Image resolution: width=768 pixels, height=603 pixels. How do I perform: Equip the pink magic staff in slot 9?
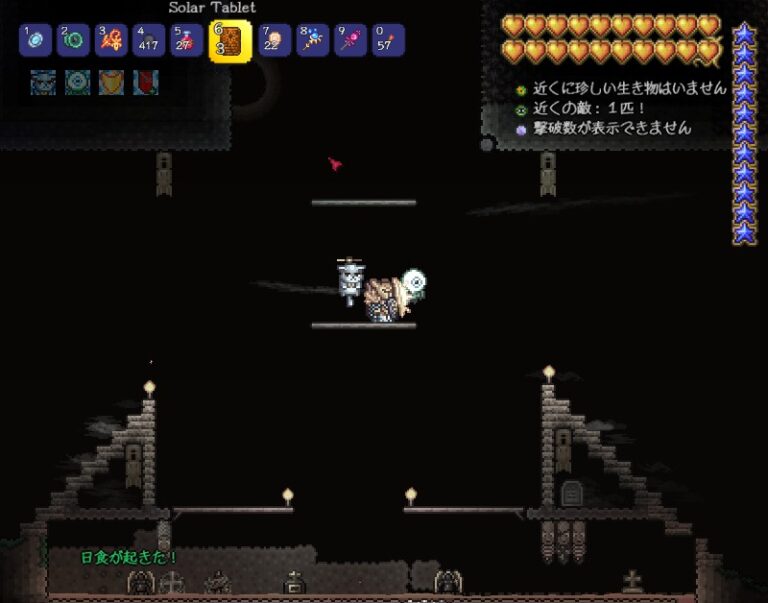coord(351,41)
